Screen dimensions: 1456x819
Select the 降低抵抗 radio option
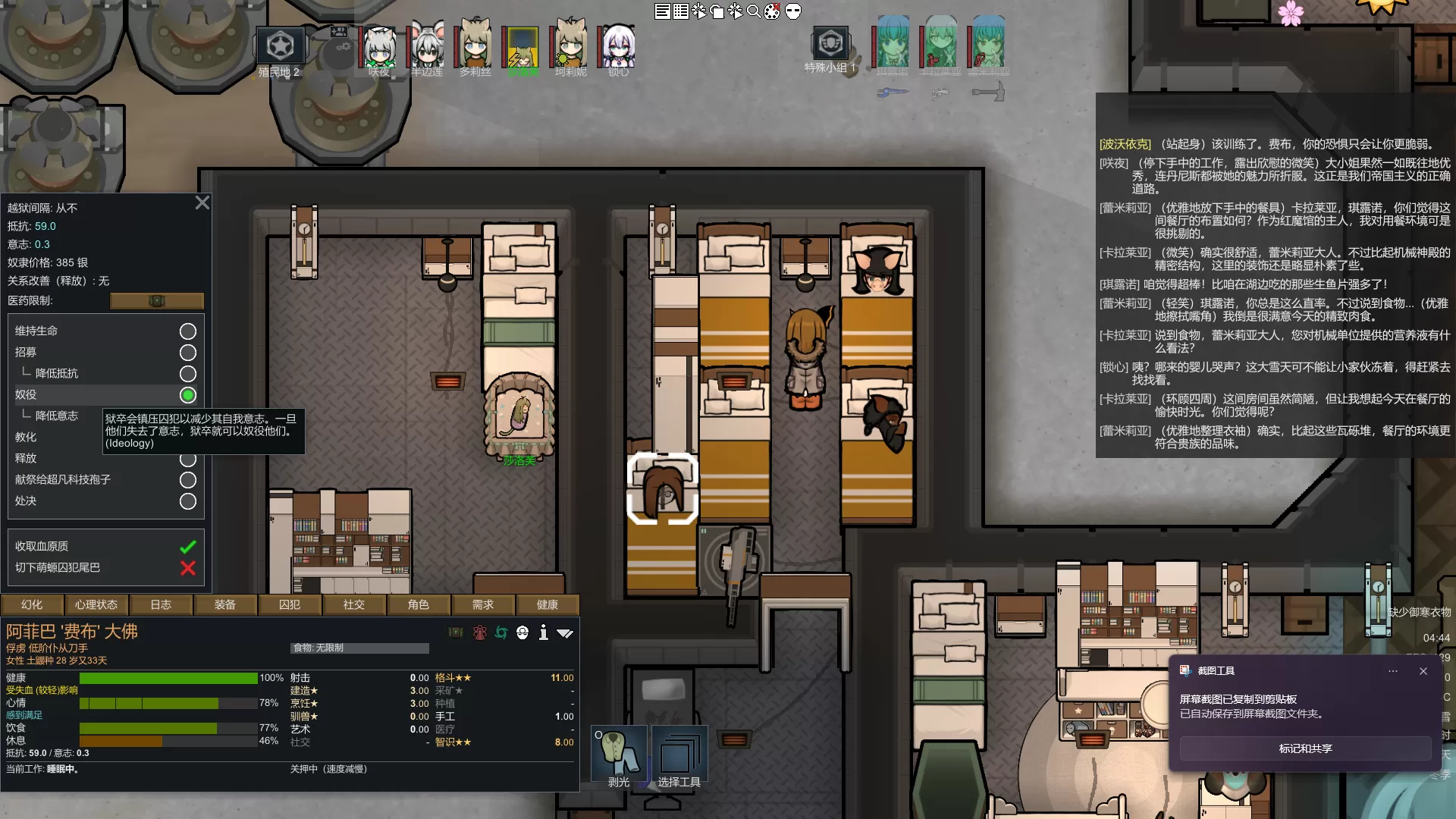pos(187,374)
